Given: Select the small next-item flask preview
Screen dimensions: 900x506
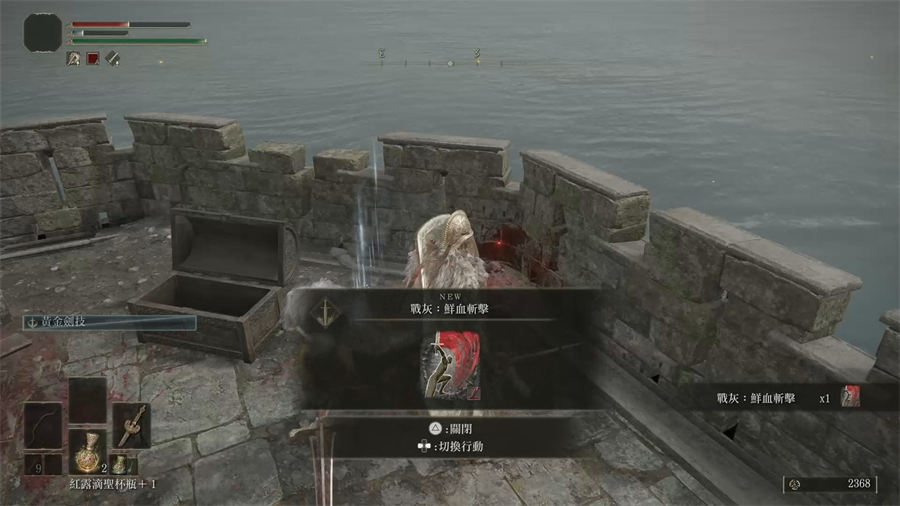Looking at the screenshot, I should 119,464.
